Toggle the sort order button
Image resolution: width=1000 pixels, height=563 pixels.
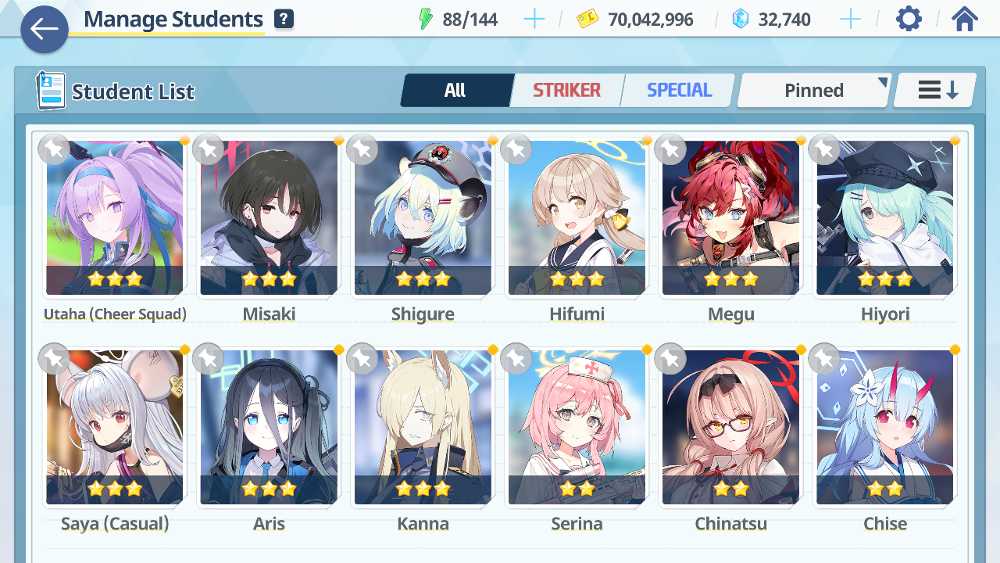(x=937, y=91)
